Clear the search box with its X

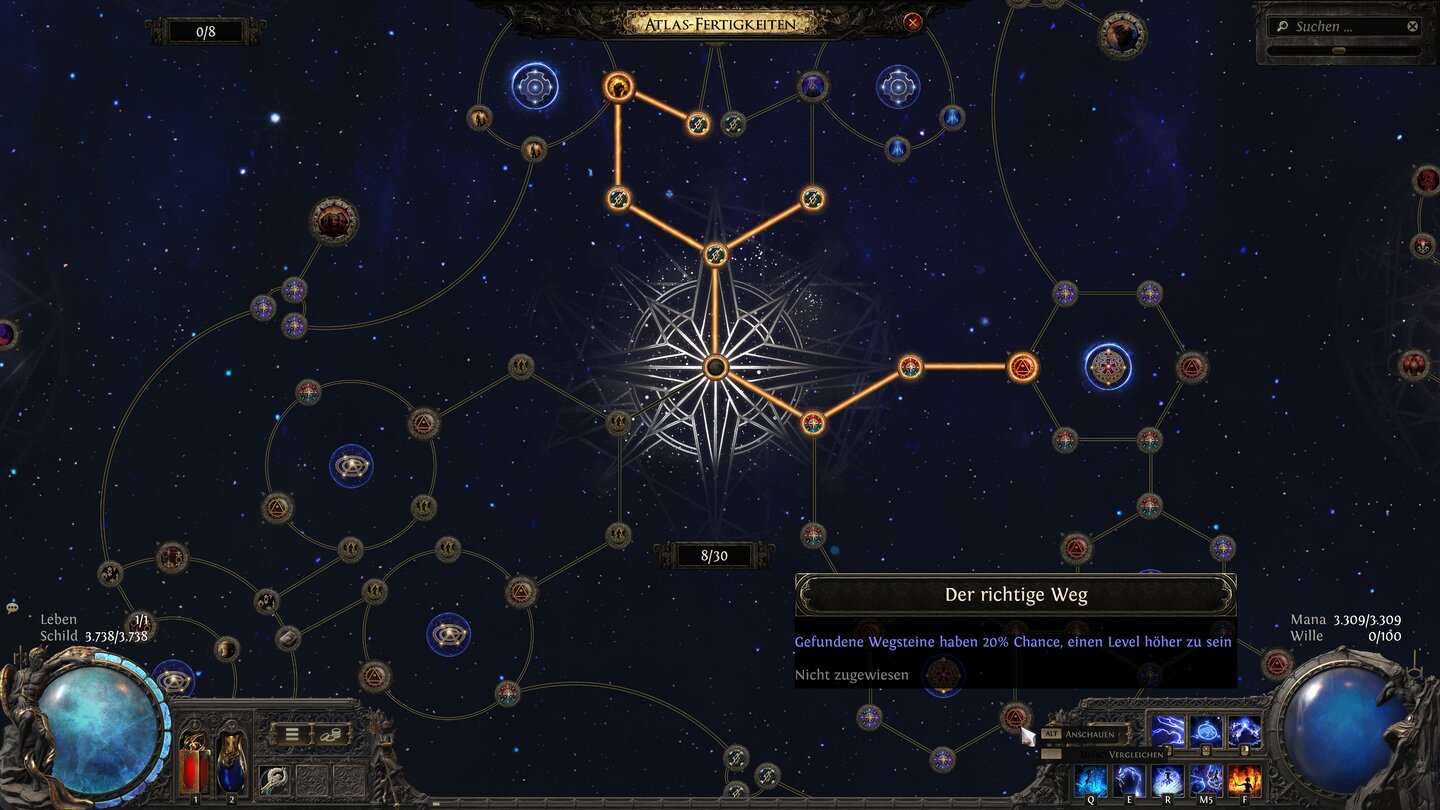pyautogui.click(x=1412, y=27)
